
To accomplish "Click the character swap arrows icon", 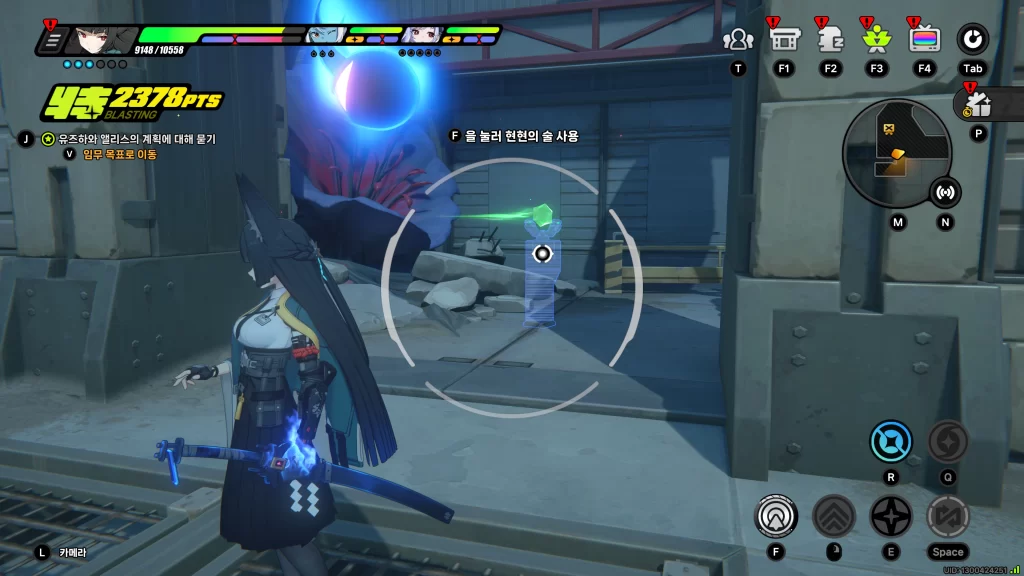I will (947, 516).
